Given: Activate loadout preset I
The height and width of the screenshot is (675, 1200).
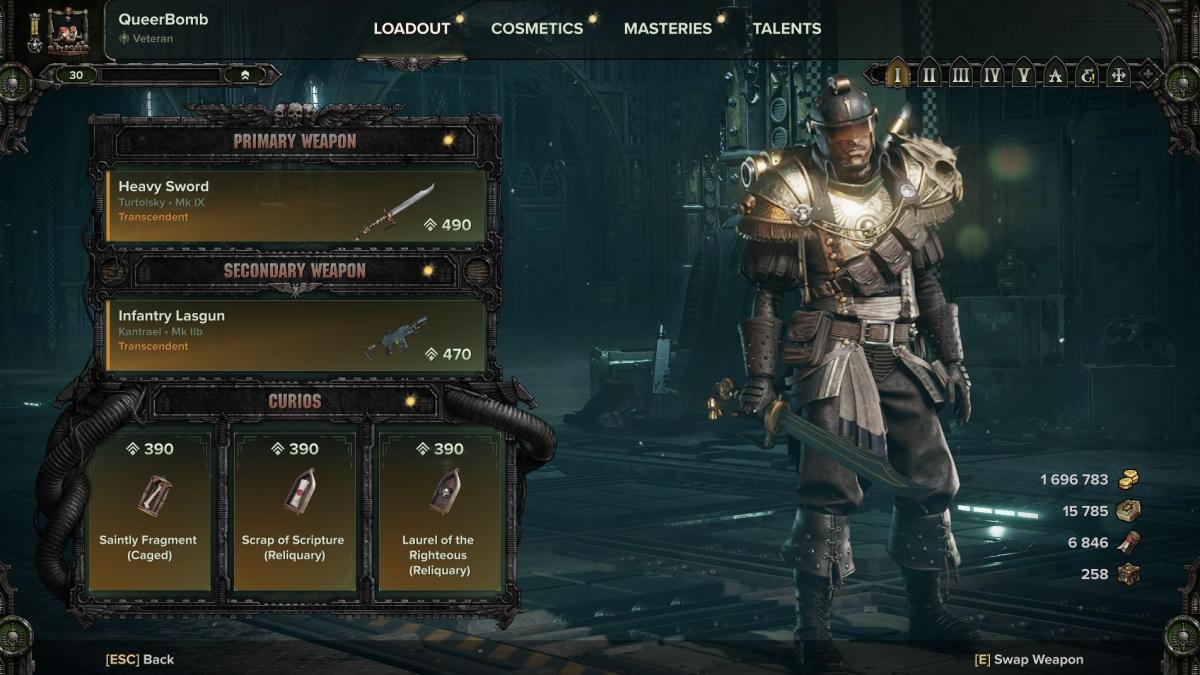Looking at the screenshot, I should pyautogui.click(x=898, y=74).
